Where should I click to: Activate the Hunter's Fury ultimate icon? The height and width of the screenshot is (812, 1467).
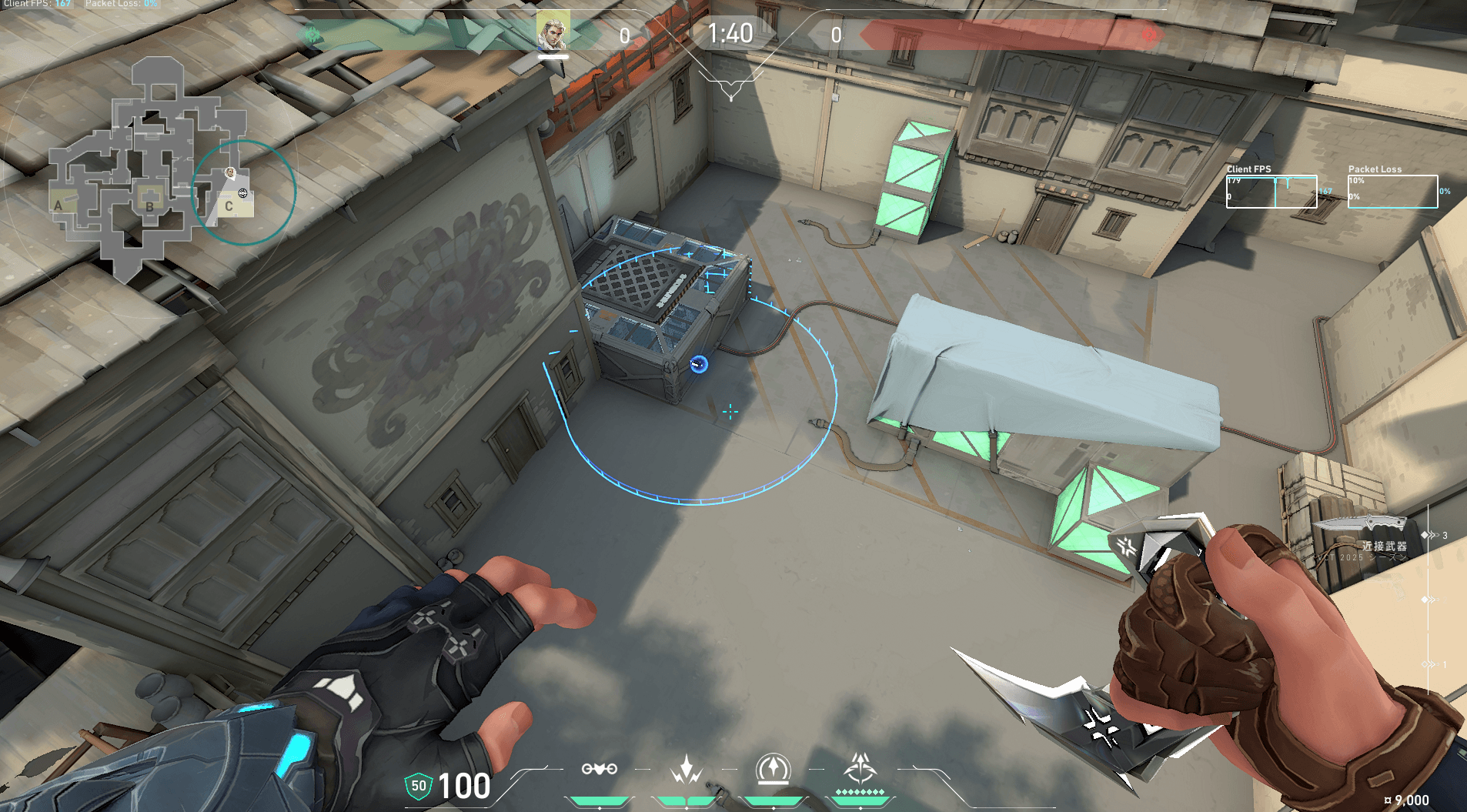pyautogui.click(x=860, y=769)
